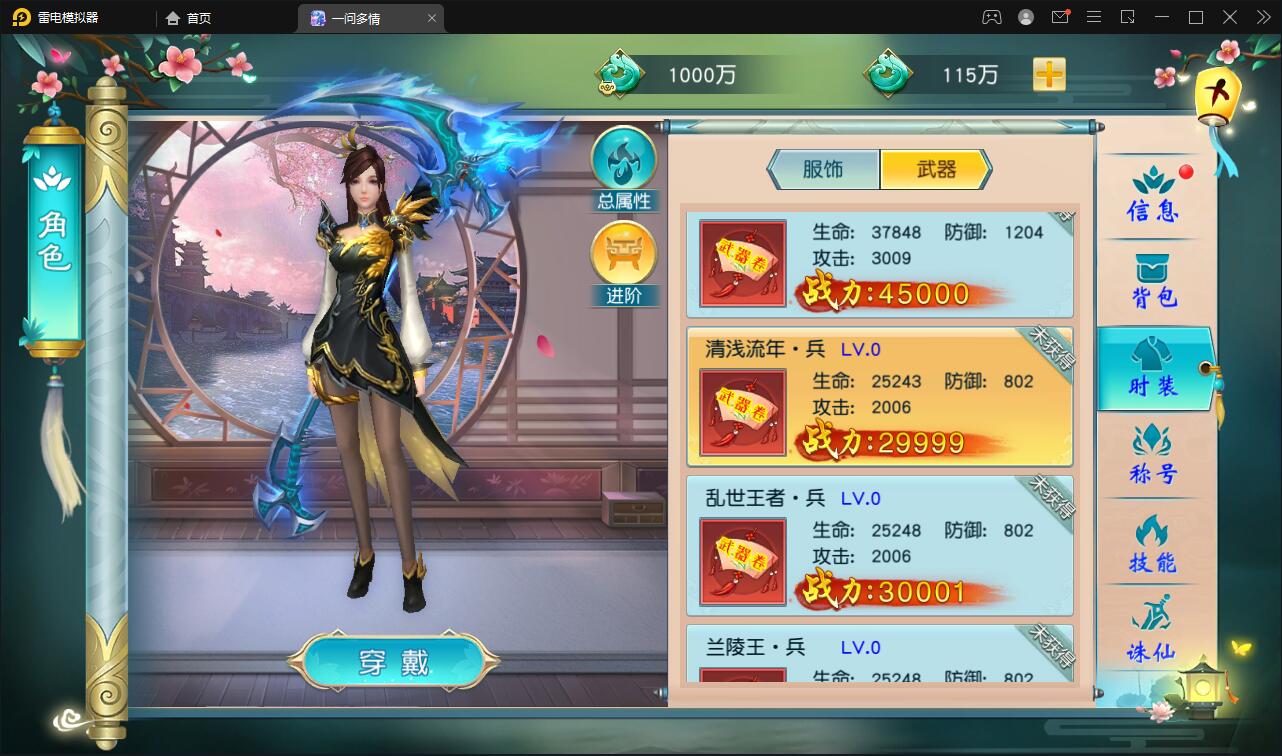Image resolution: width=1282 pixels, height=756 pixels.
Task: Open the messages envelope with red badge
Action: click(1060, 17)
